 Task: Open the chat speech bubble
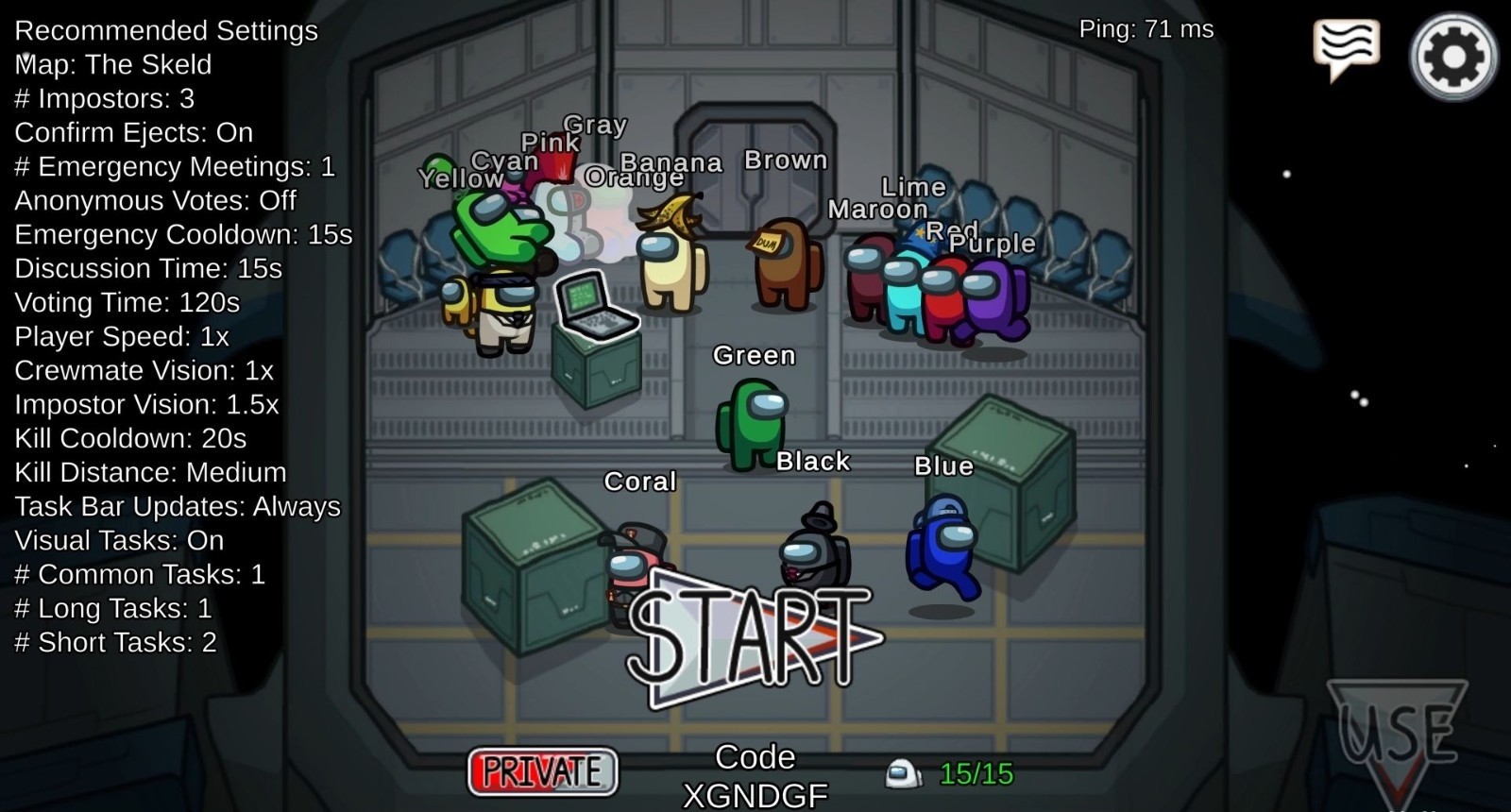pos(1346,47)
